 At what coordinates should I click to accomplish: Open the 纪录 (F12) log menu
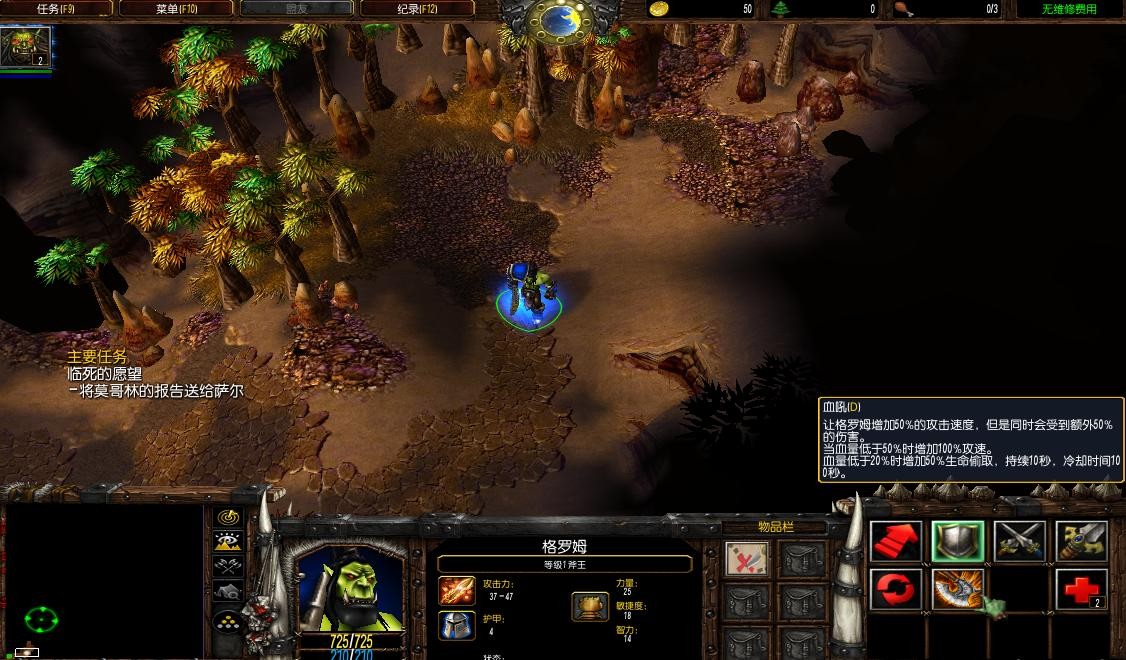(418, 9)
